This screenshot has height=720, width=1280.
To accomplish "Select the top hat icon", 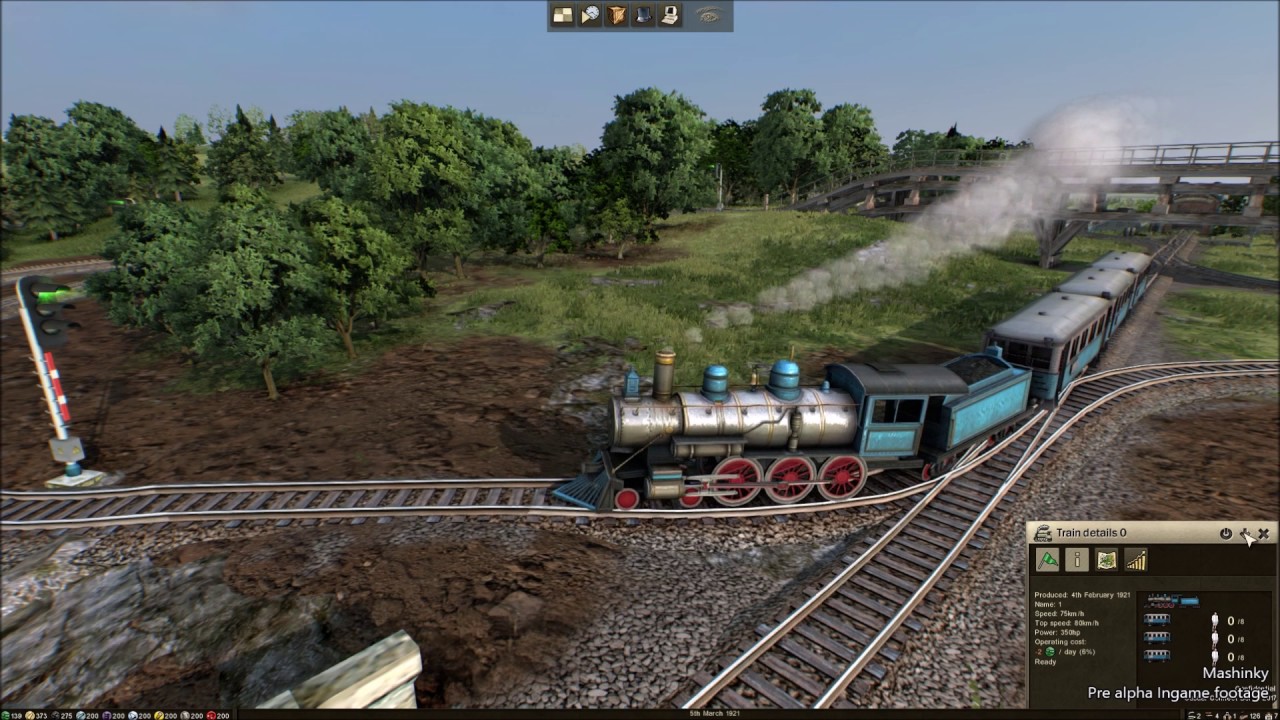I will pos(644,15).
